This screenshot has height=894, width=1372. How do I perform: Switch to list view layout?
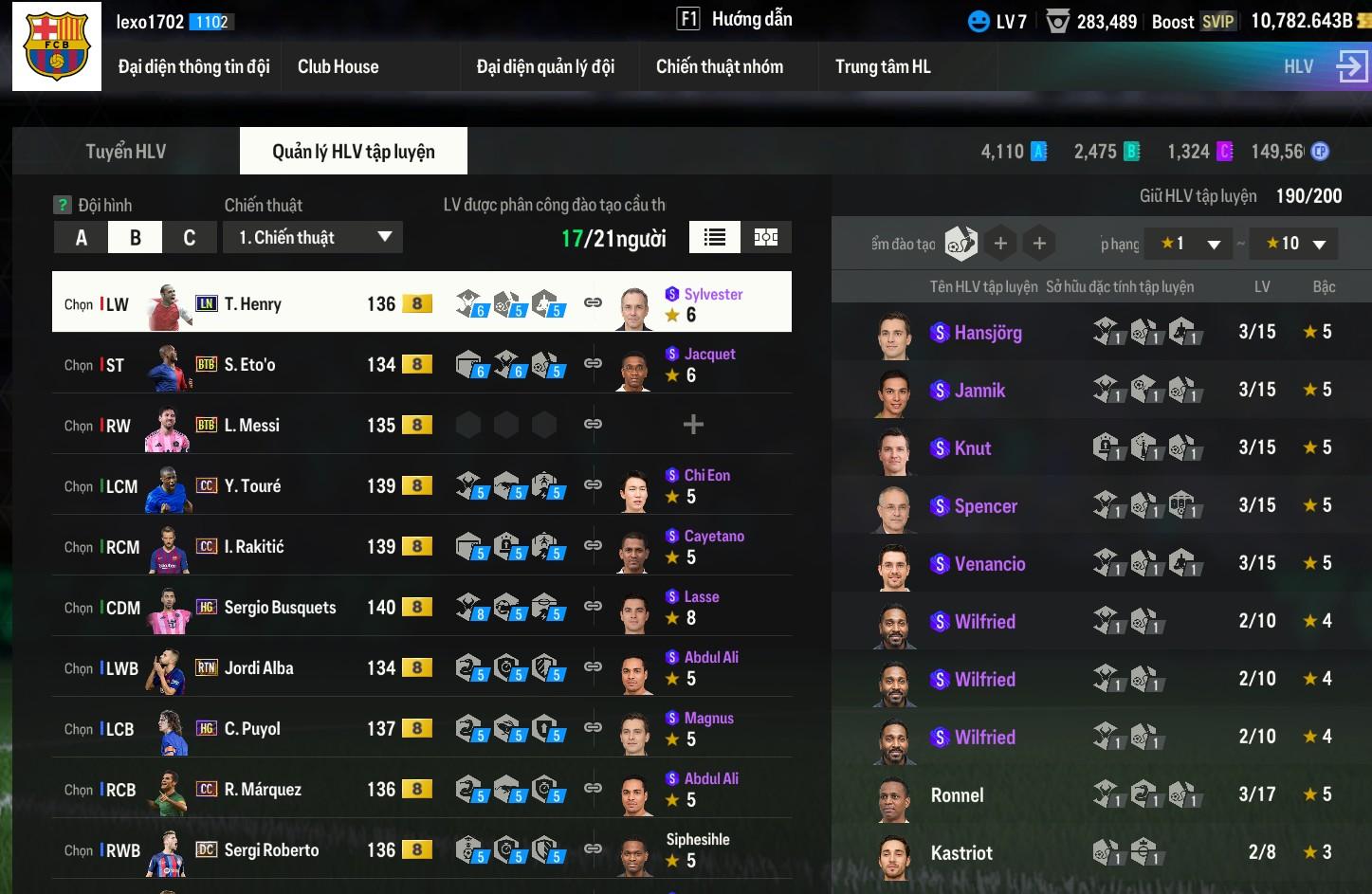point(715,238)
